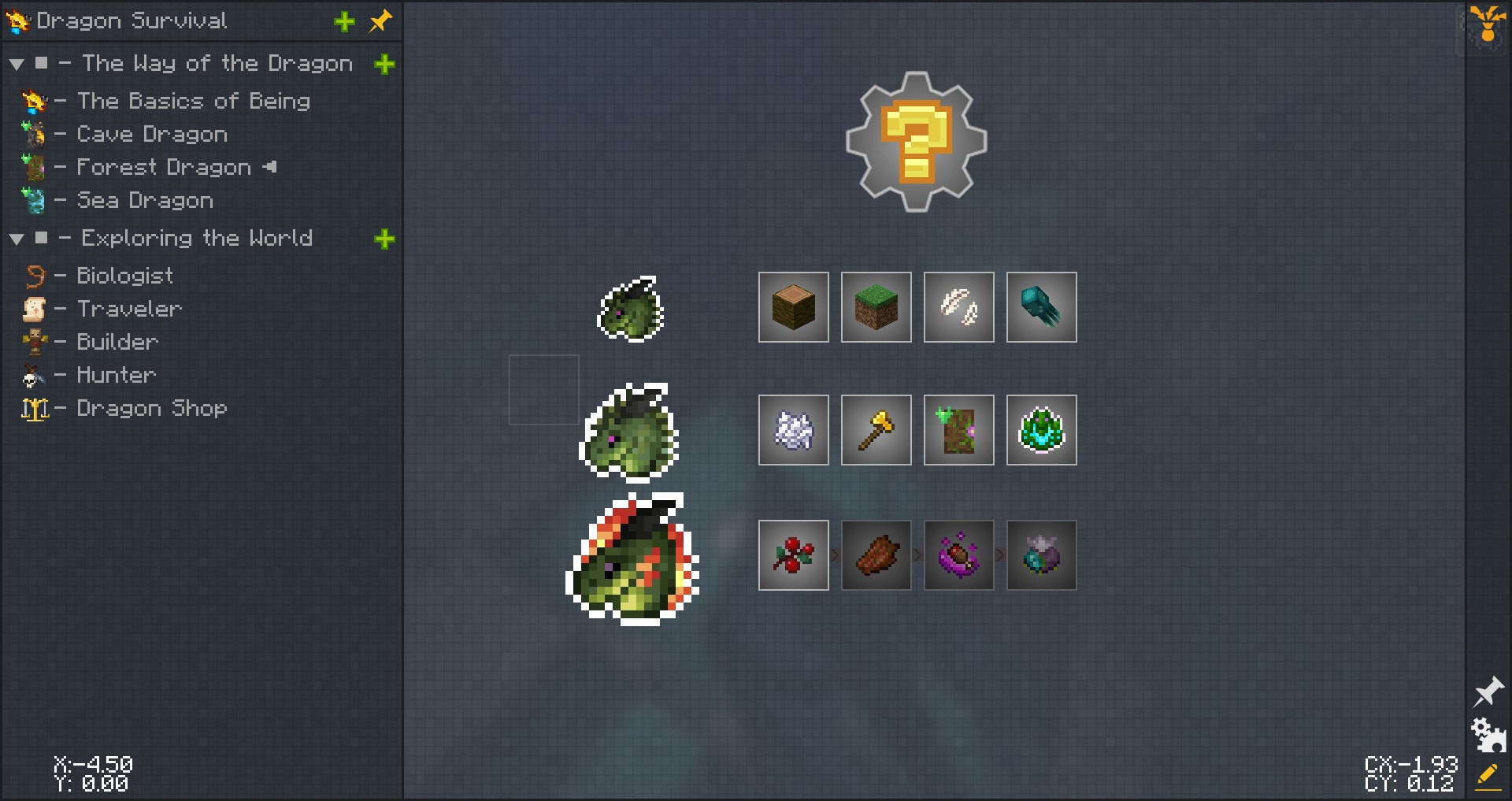The width and height of the screenshot is (1512, 801).
Task: Switch to the Biologist chapter
Action: coord(124,276)
